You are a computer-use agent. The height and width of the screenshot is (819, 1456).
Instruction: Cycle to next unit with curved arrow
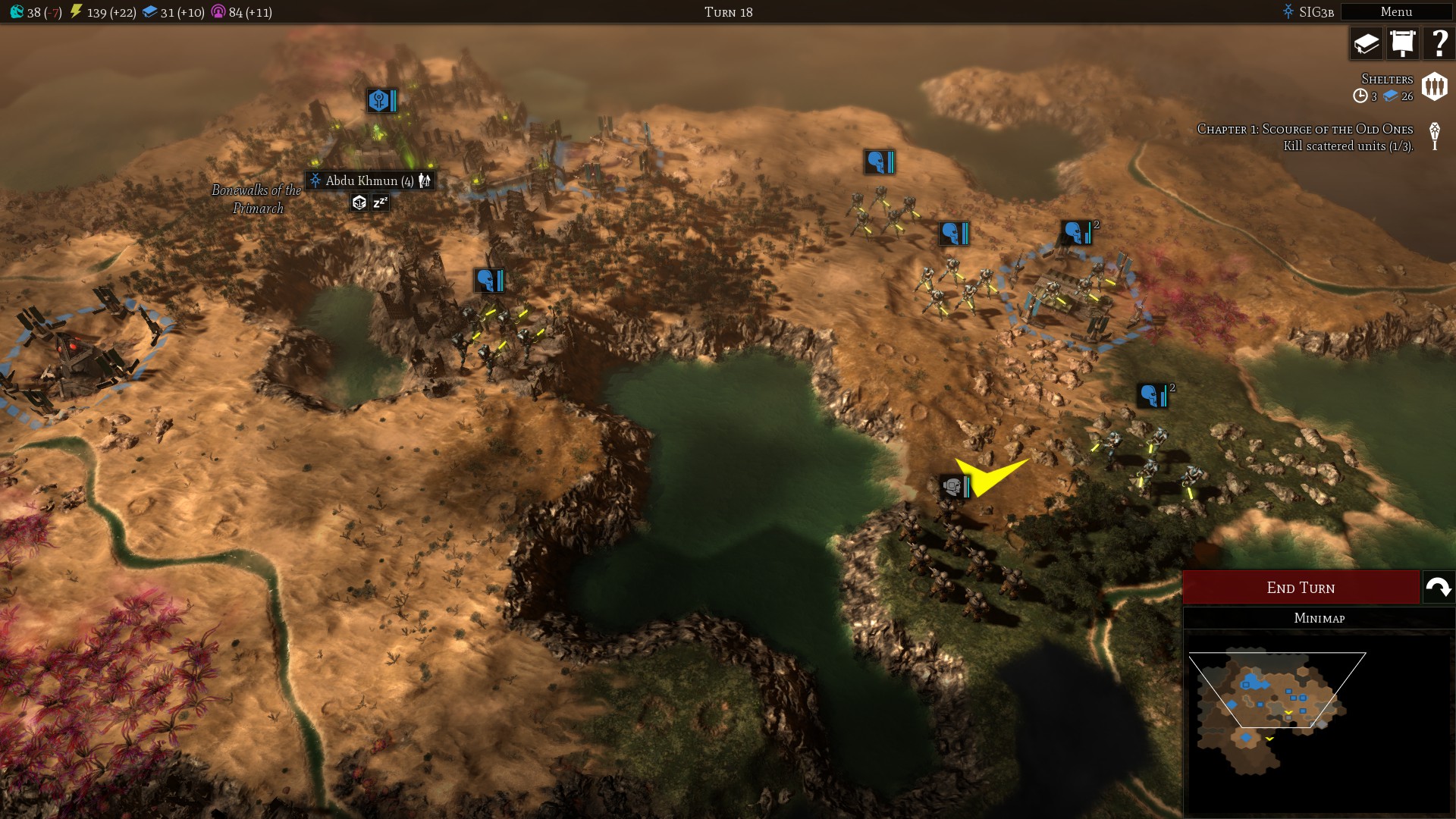coord(1439,588)
